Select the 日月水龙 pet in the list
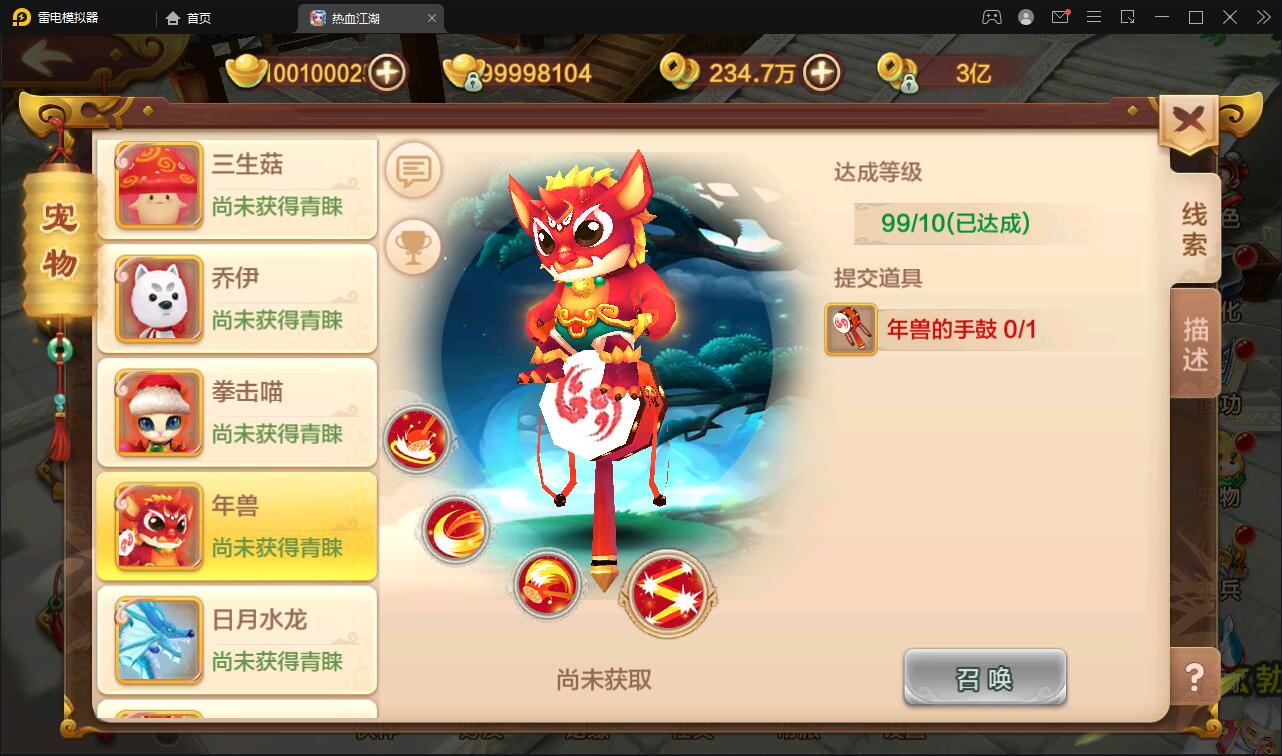 pos(237,640)
